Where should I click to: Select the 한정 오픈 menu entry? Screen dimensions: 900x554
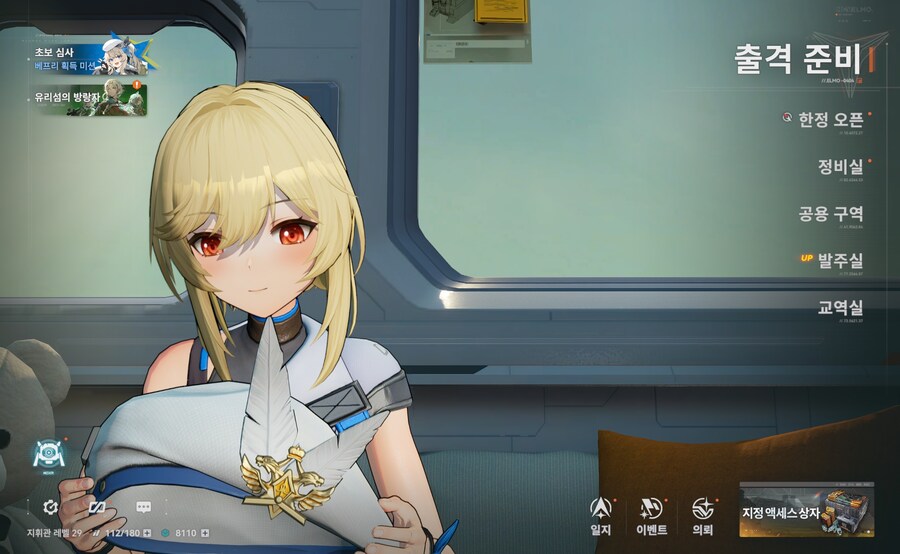click(829, 119)
